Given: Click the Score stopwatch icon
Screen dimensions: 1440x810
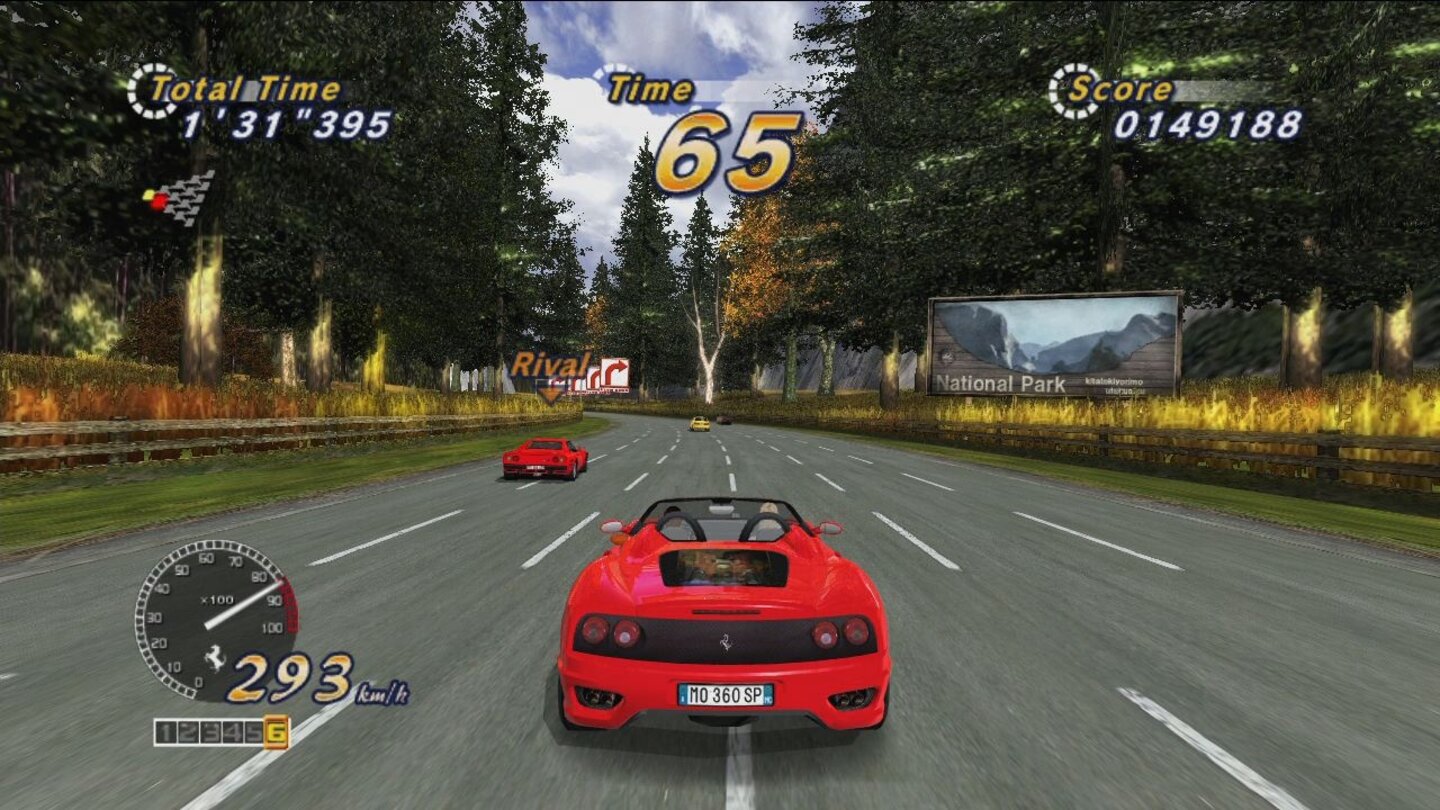Looking at the screenshot, I should tap(1072, 90).
